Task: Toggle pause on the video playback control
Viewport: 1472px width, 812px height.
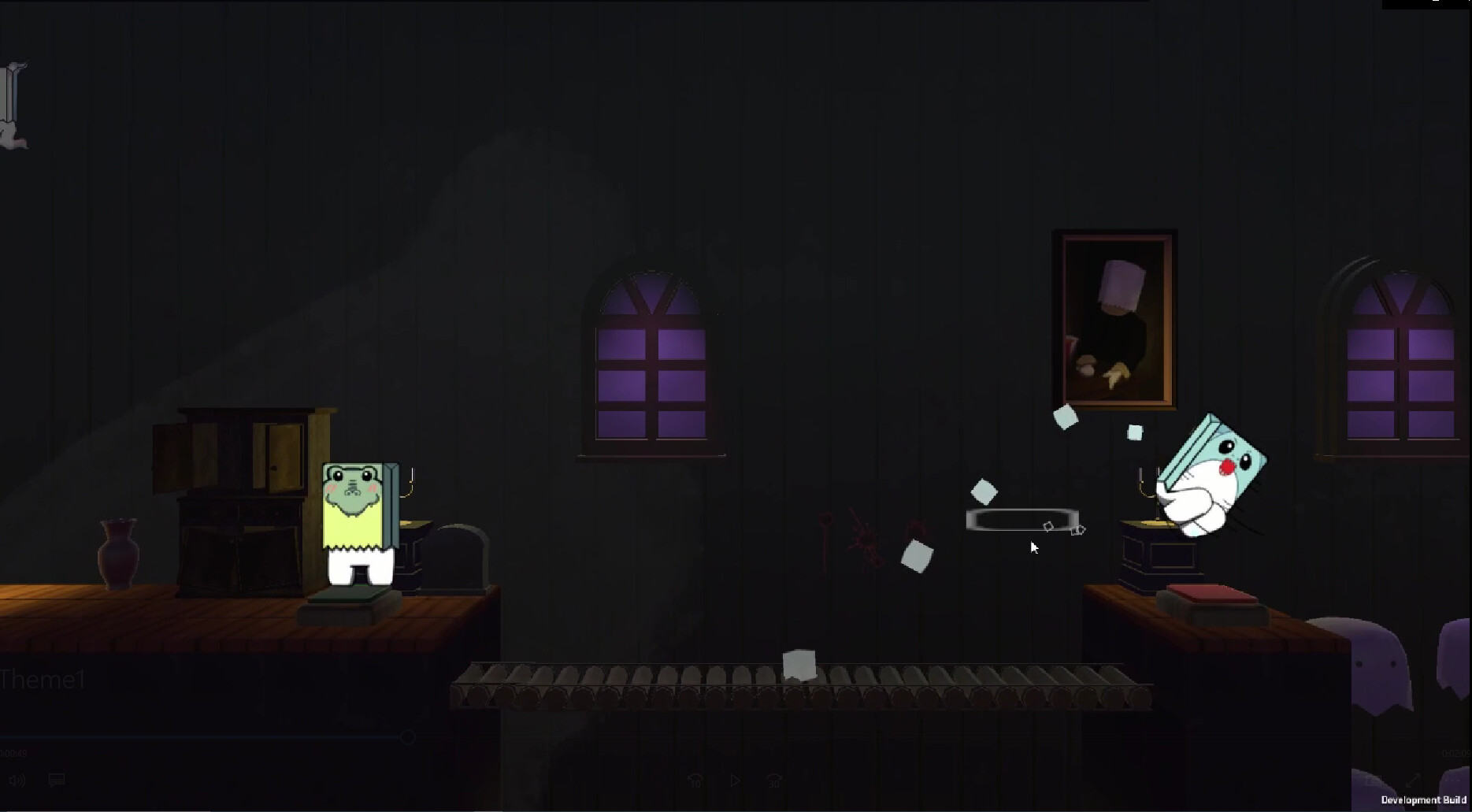Action: pyautogui.click(x=735, y=780)
